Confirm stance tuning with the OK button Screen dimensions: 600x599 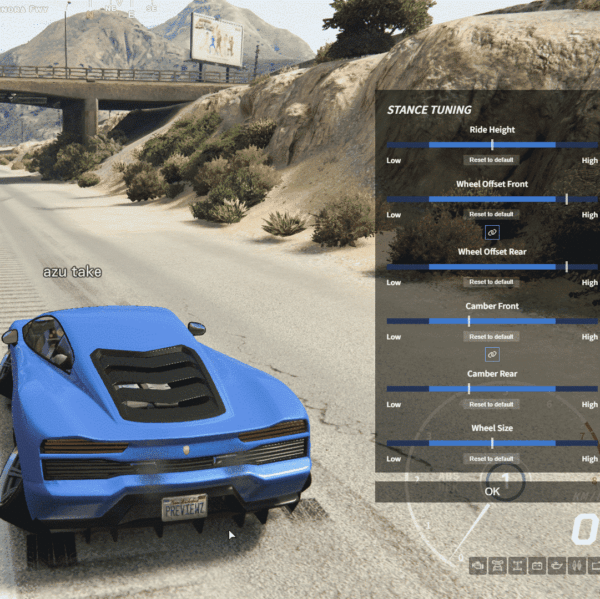click(x=491, y=491)
